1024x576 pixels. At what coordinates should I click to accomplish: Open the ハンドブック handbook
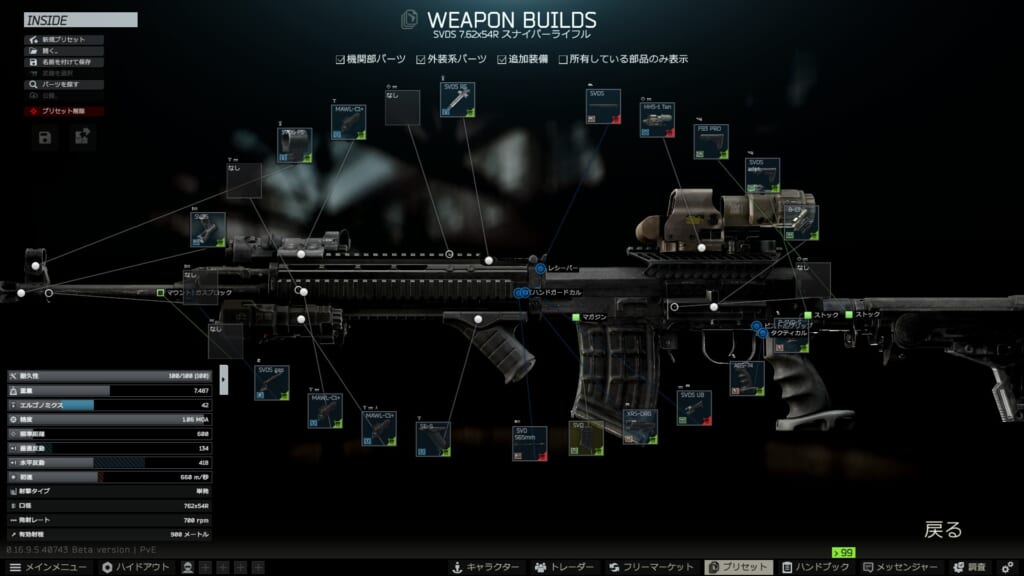pos(814,567)
